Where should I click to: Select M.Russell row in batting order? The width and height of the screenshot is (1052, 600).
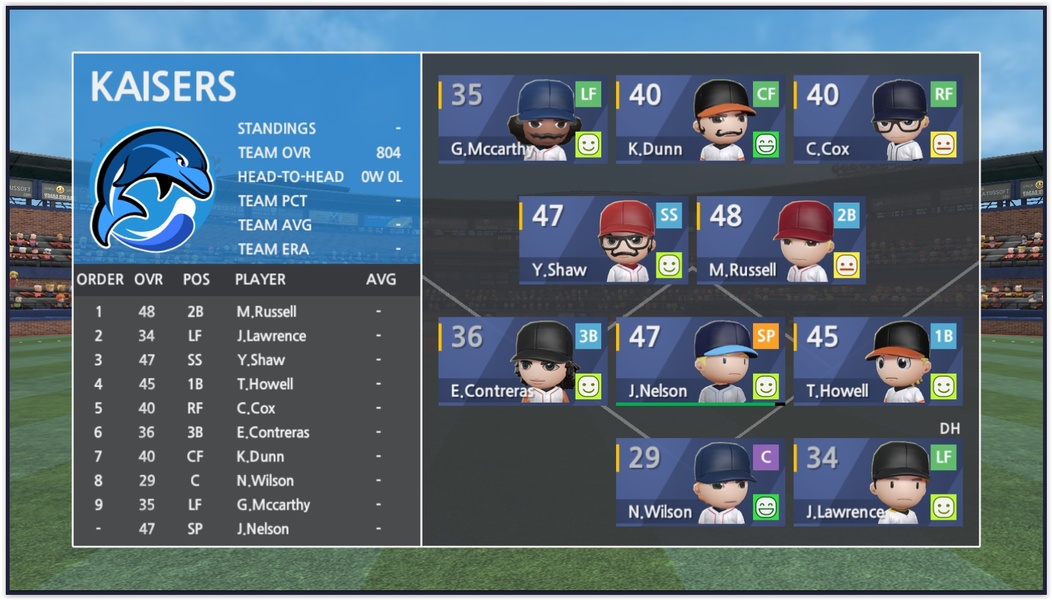(x=246, y=312)
